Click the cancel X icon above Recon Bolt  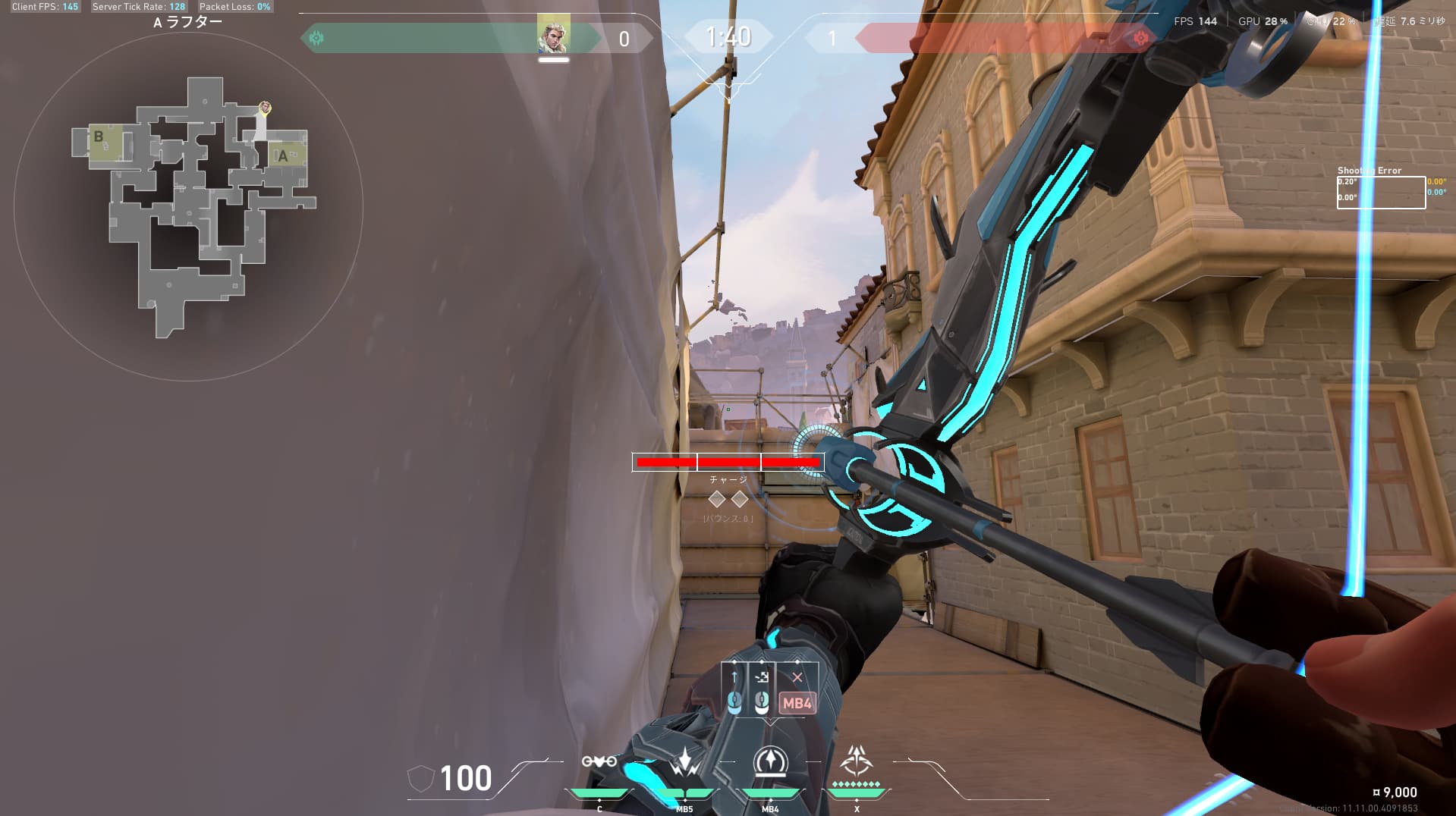click(x=797, y=677)
